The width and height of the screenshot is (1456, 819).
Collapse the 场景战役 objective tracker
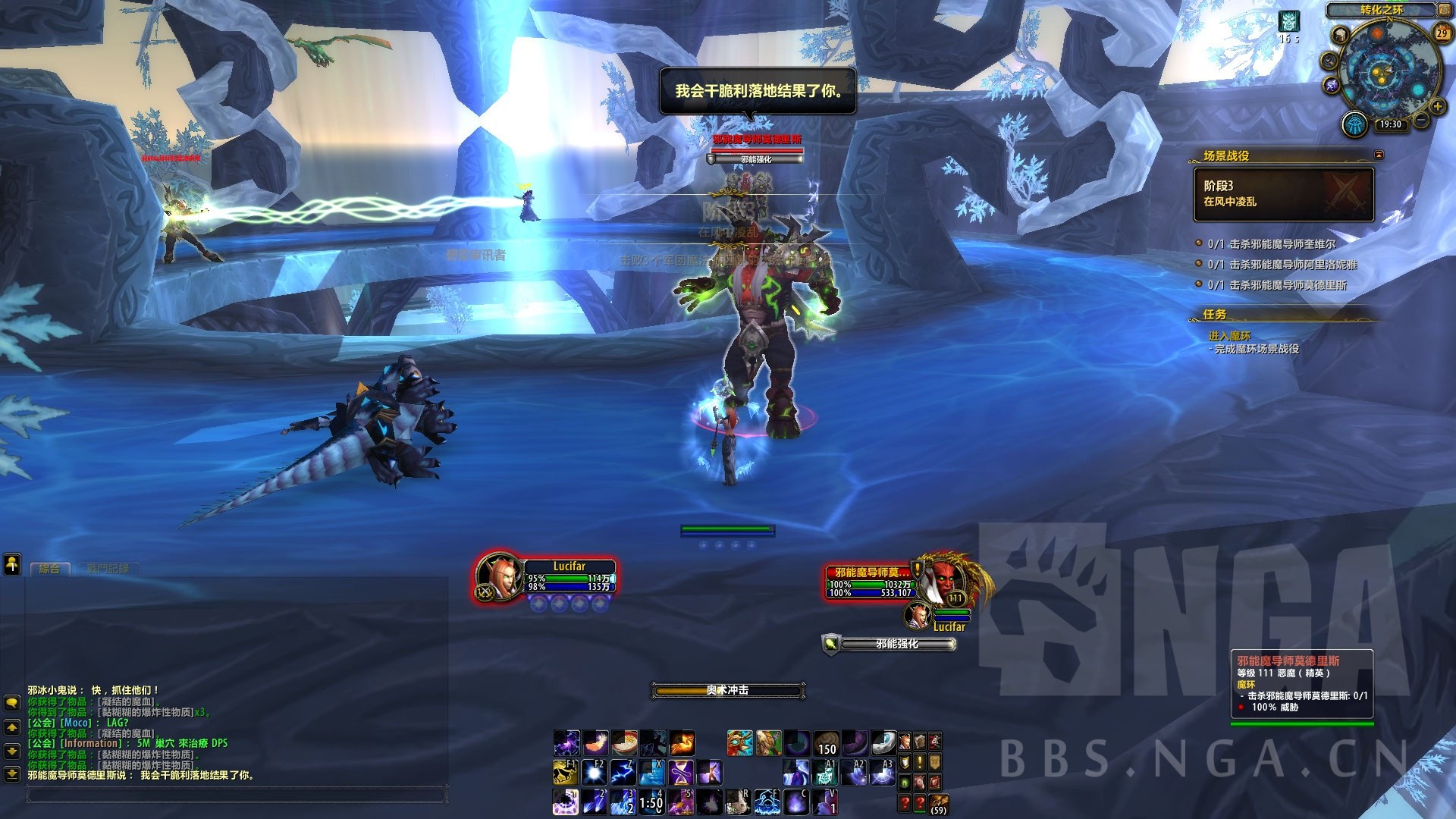click(1379, 155)
